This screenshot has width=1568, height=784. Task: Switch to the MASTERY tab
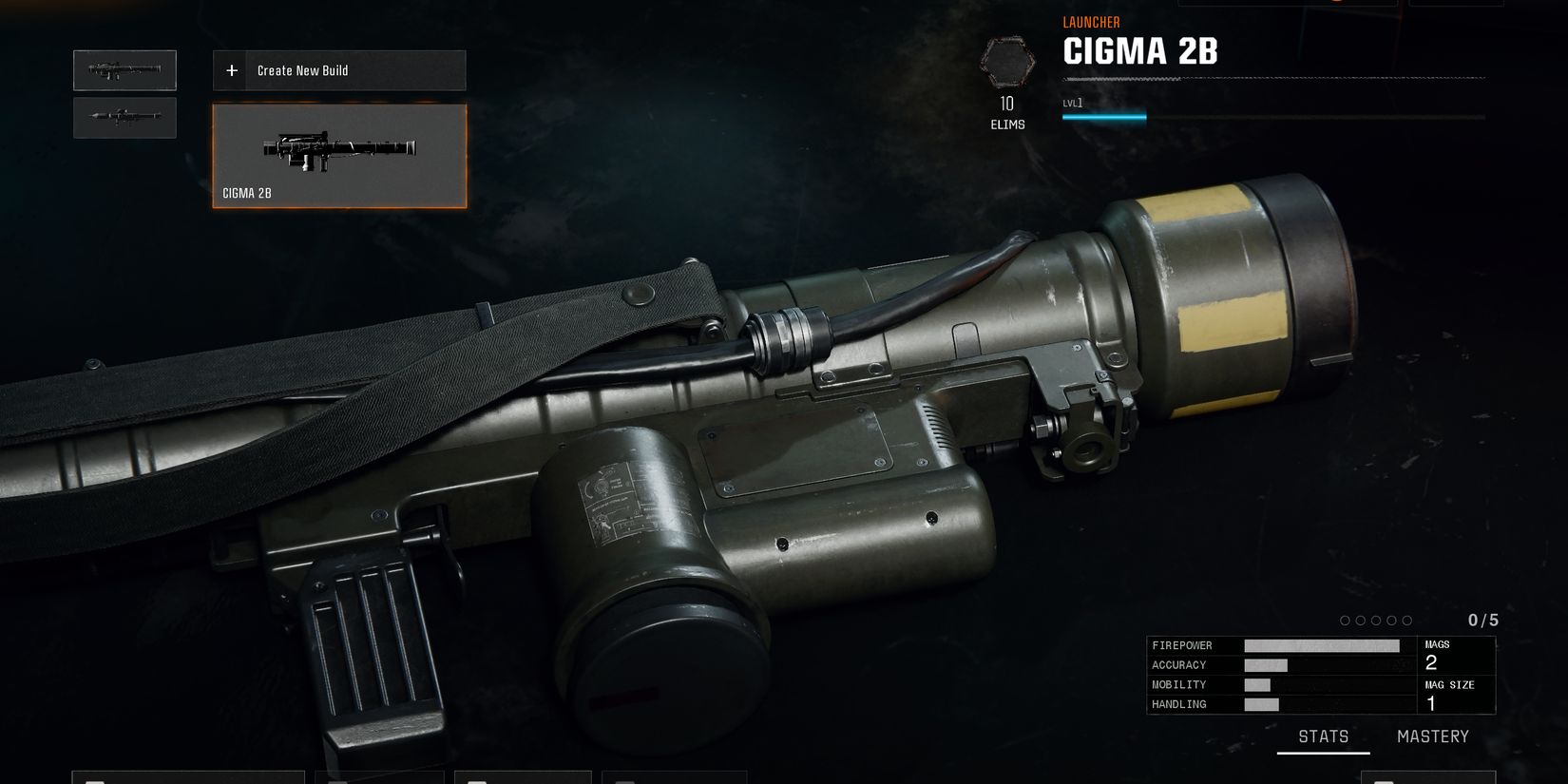tap(1433, 736)
